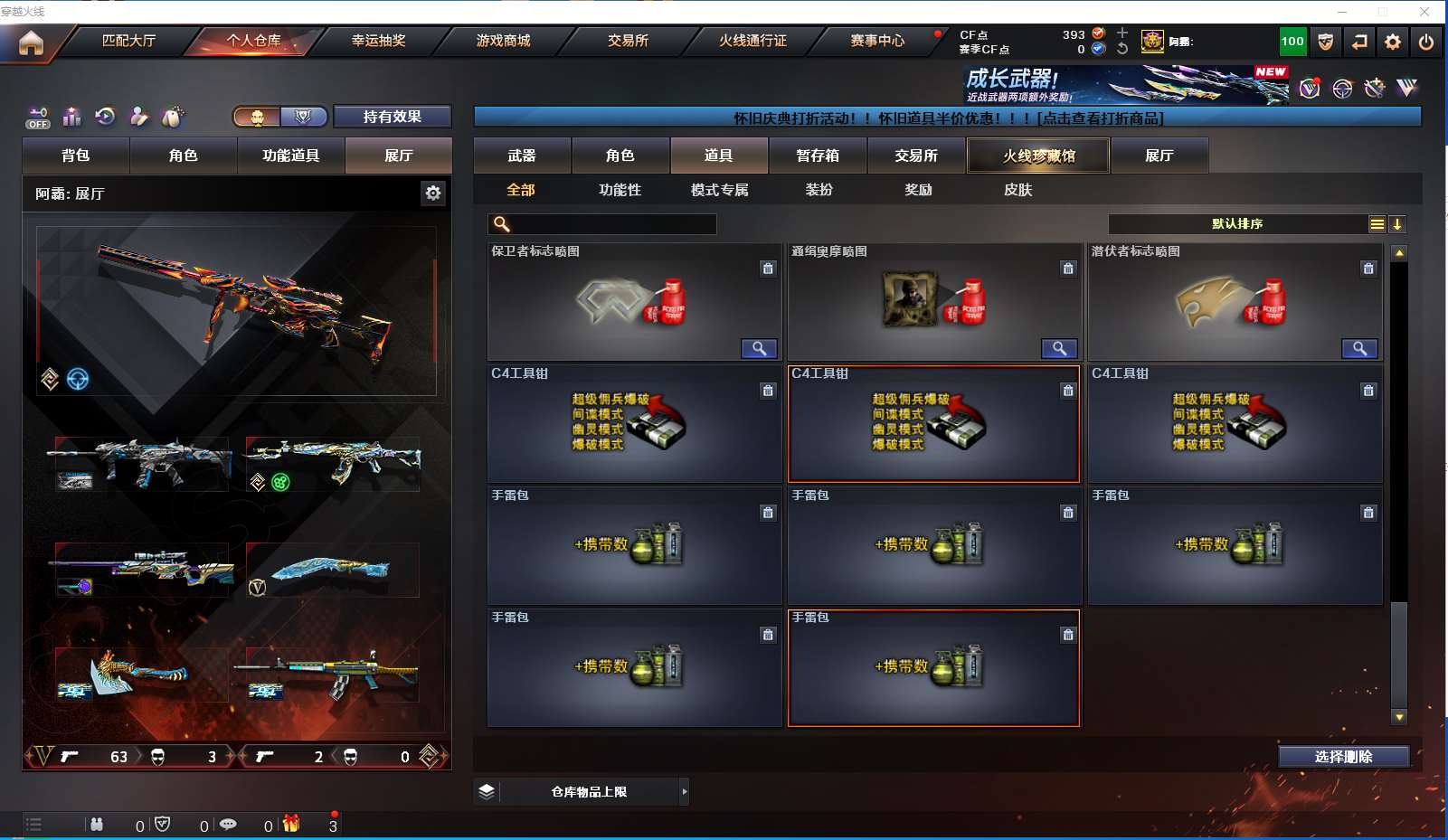Filter items by 皮肤 skins
Viewport: 1448px width, 840px height.
tap(1017, 190)
